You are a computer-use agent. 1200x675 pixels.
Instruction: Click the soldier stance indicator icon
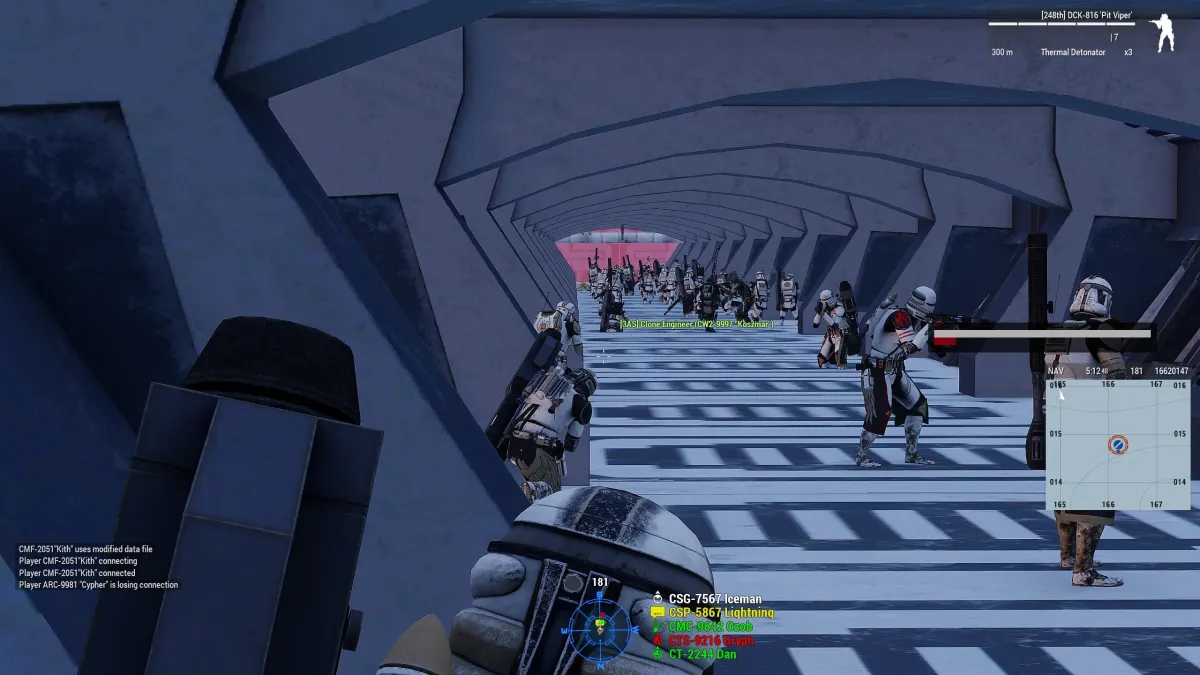1163,33
